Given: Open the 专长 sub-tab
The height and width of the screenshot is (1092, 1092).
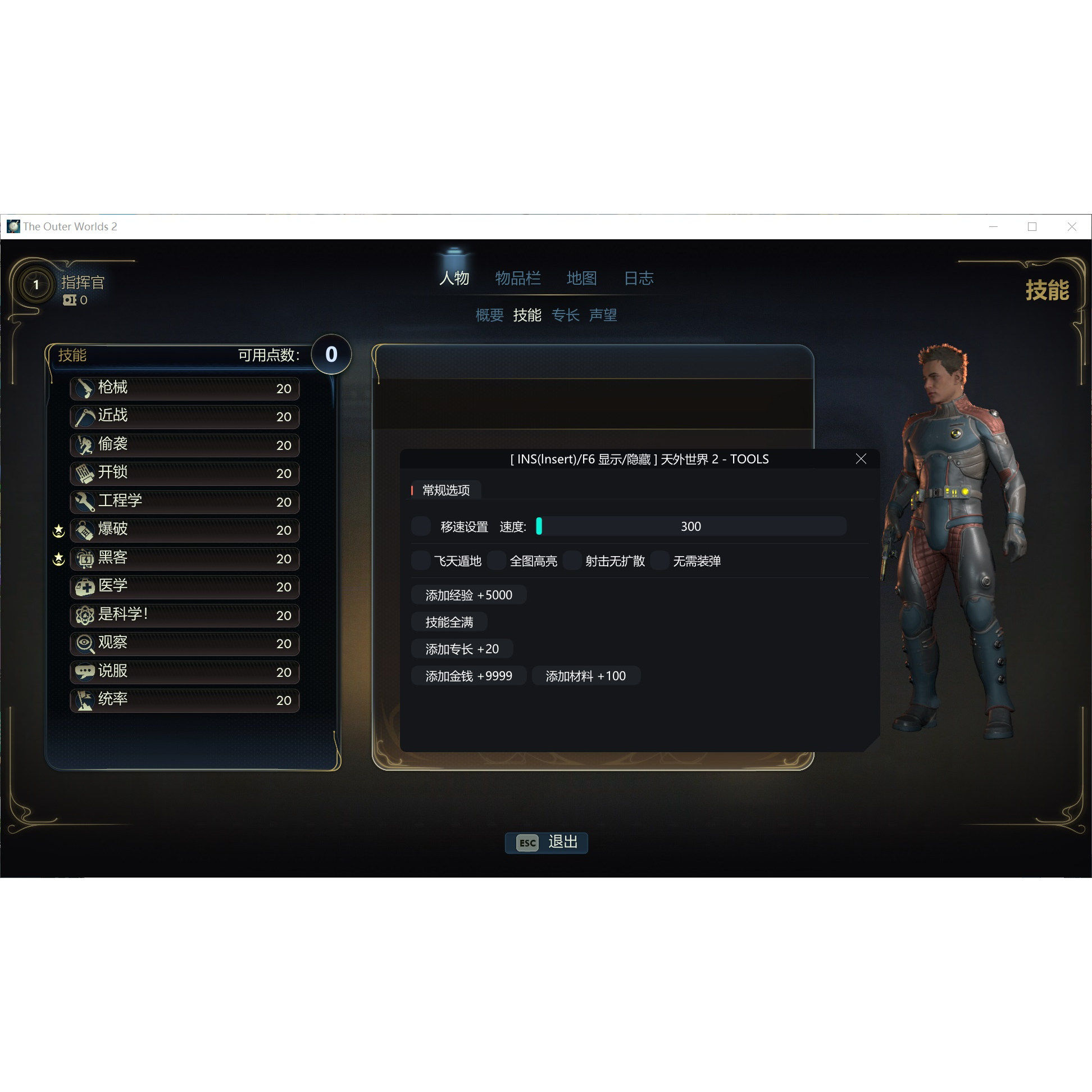Looking at the screenshot, I should (x=566, y=315).
